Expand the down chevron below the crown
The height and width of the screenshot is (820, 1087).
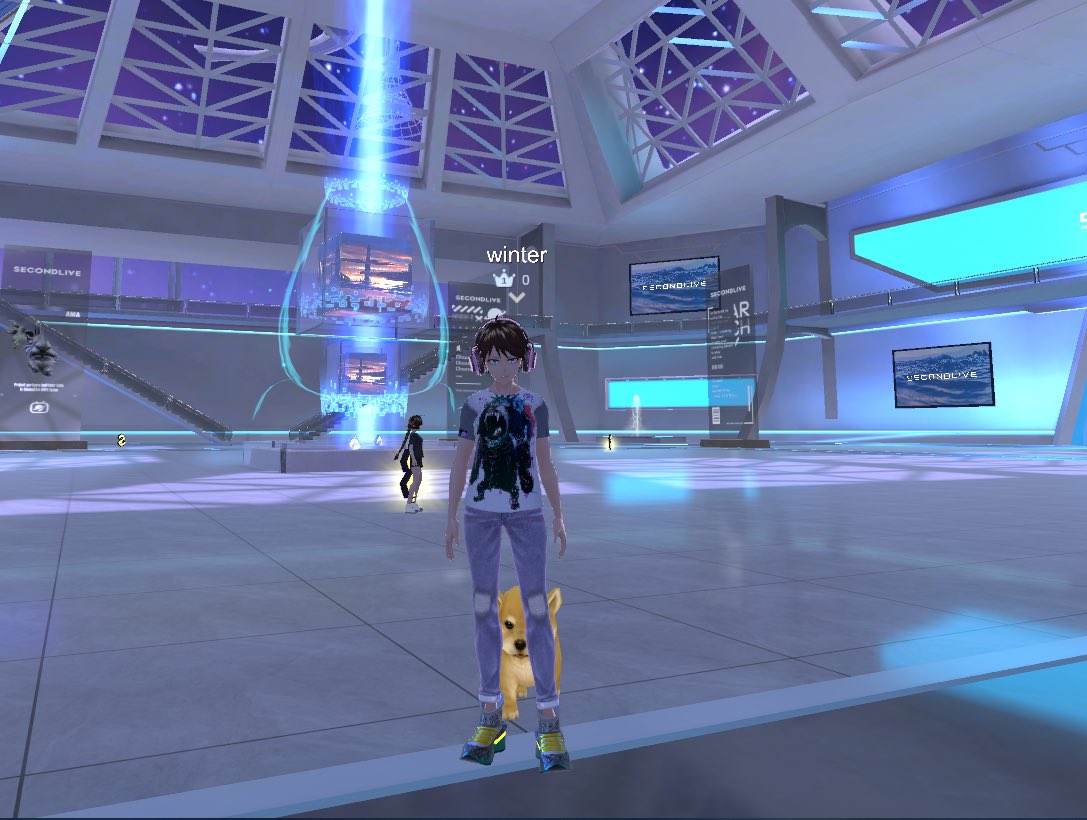[516, 297]
